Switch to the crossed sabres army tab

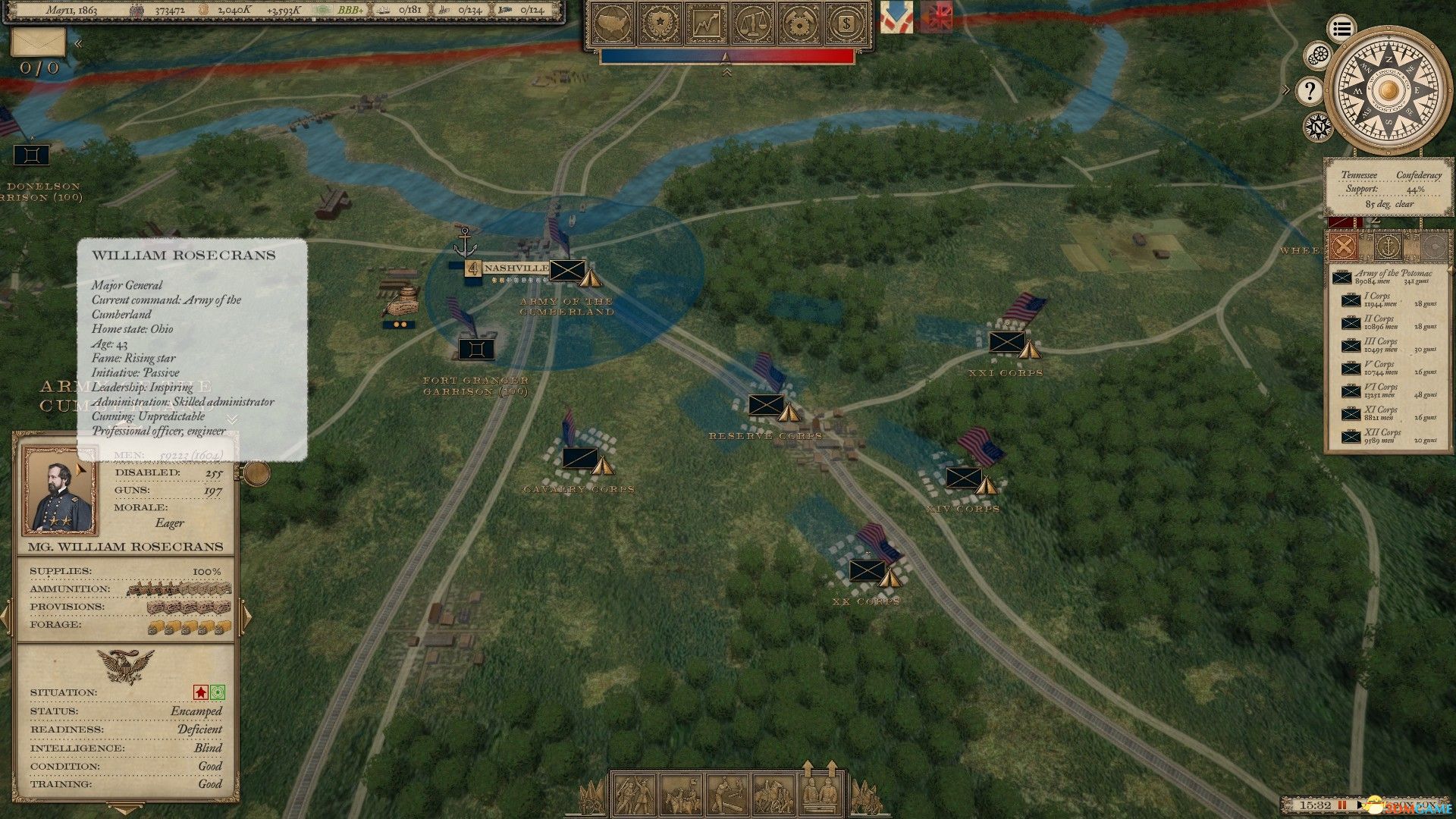pyautogui.click(x=1344, y=246)
